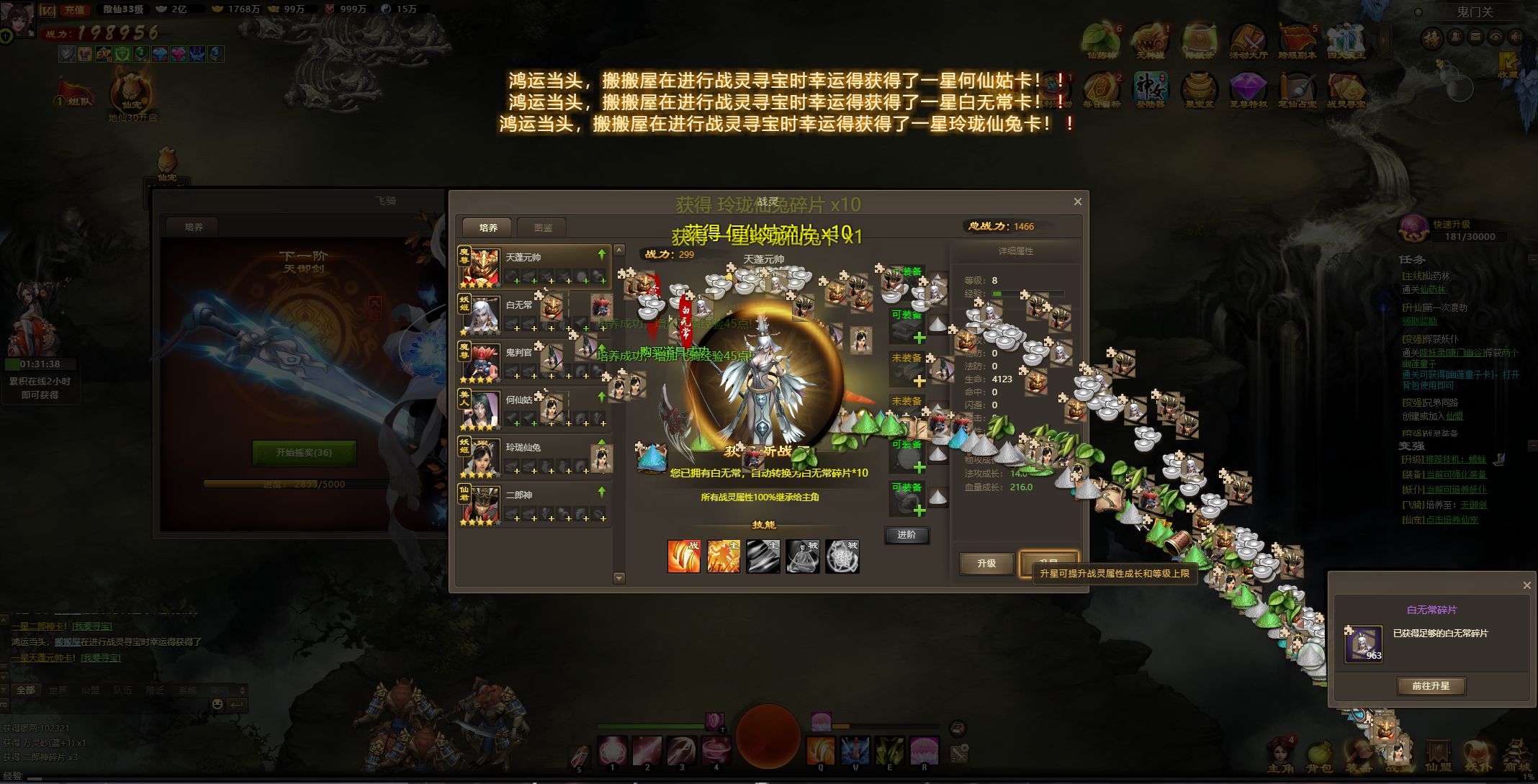This screenshot has height=784, width=1538.
Task: Close the 战灵 panel
Action: (x=1077, y=202)
